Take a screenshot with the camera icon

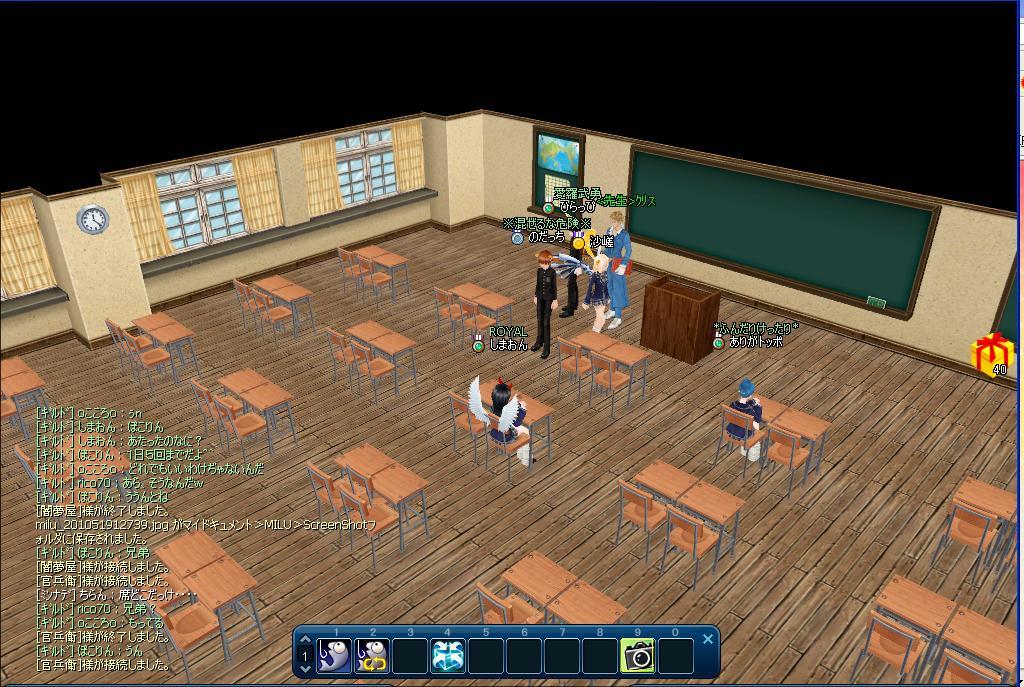637,656
